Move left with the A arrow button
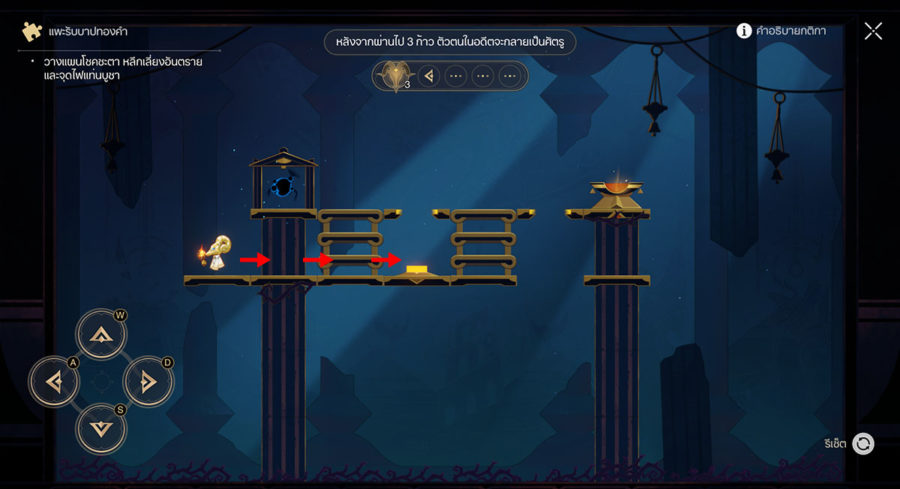 coord(54,381)
